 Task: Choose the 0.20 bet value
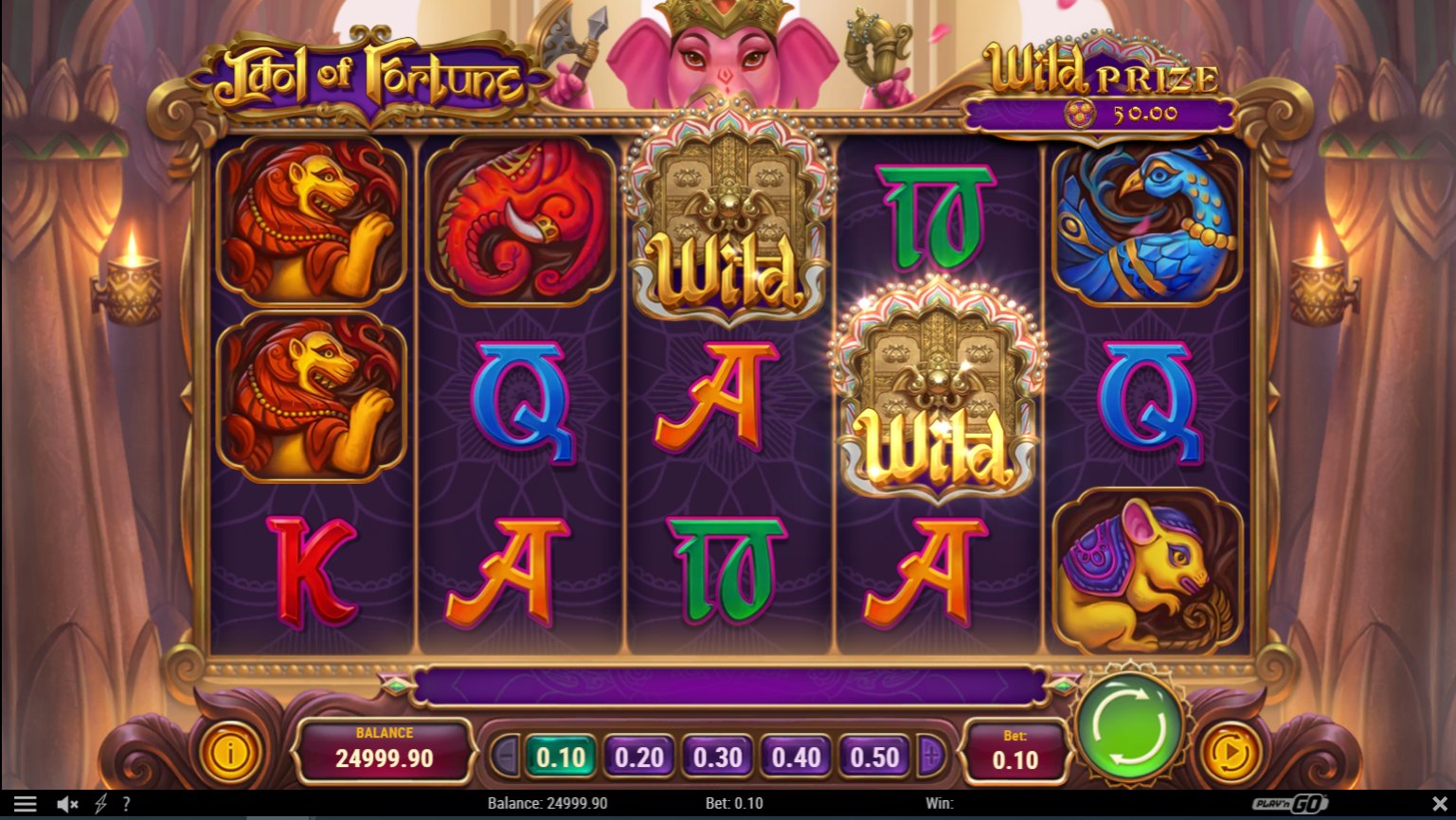click(x=639, y=758)
